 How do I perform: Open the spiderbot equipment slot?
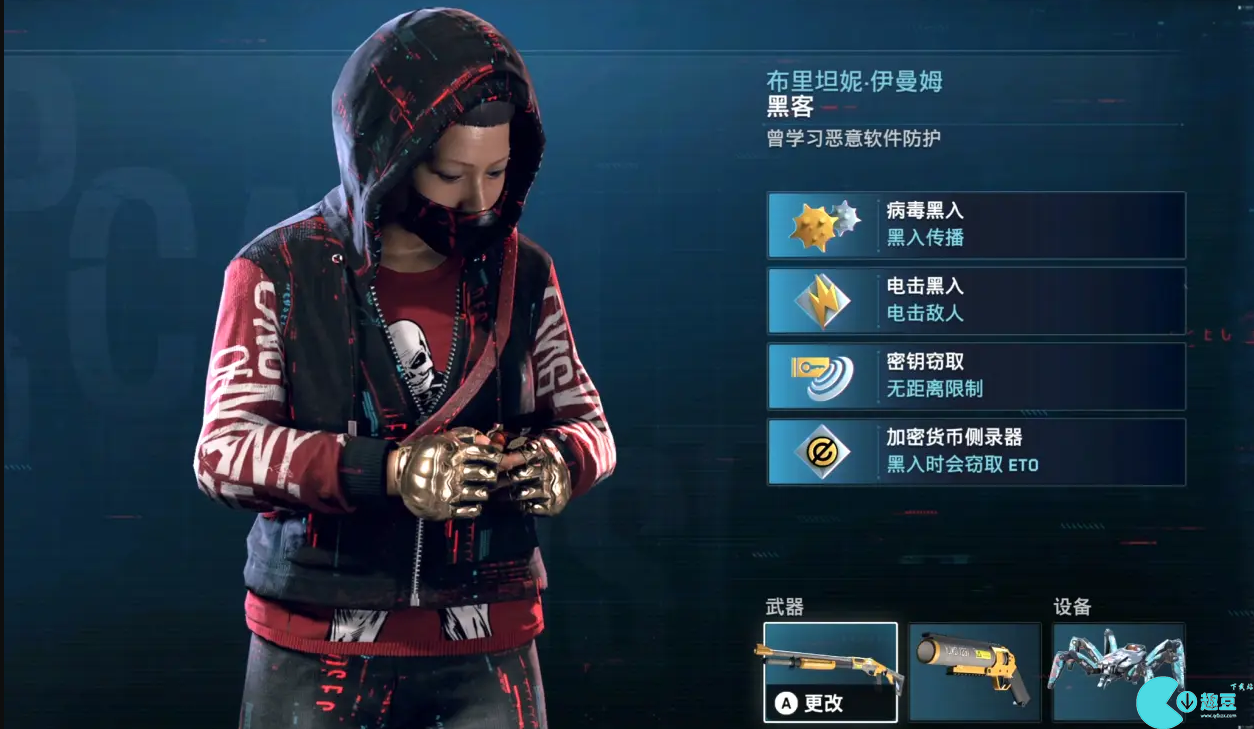point(1118,671)
